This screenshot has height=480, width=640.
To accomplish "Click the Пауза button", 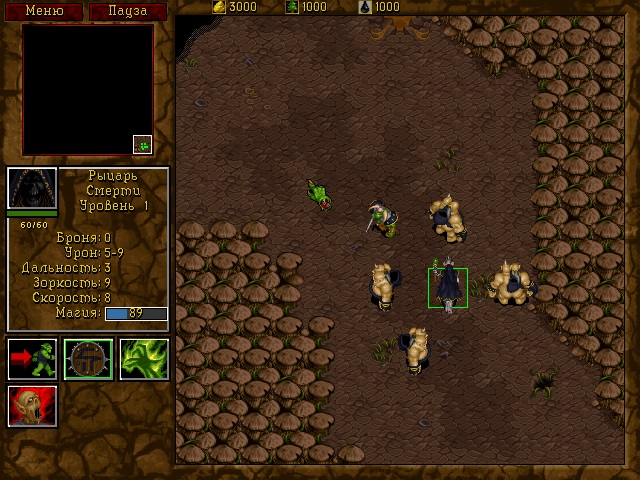I will pos(127,11).
